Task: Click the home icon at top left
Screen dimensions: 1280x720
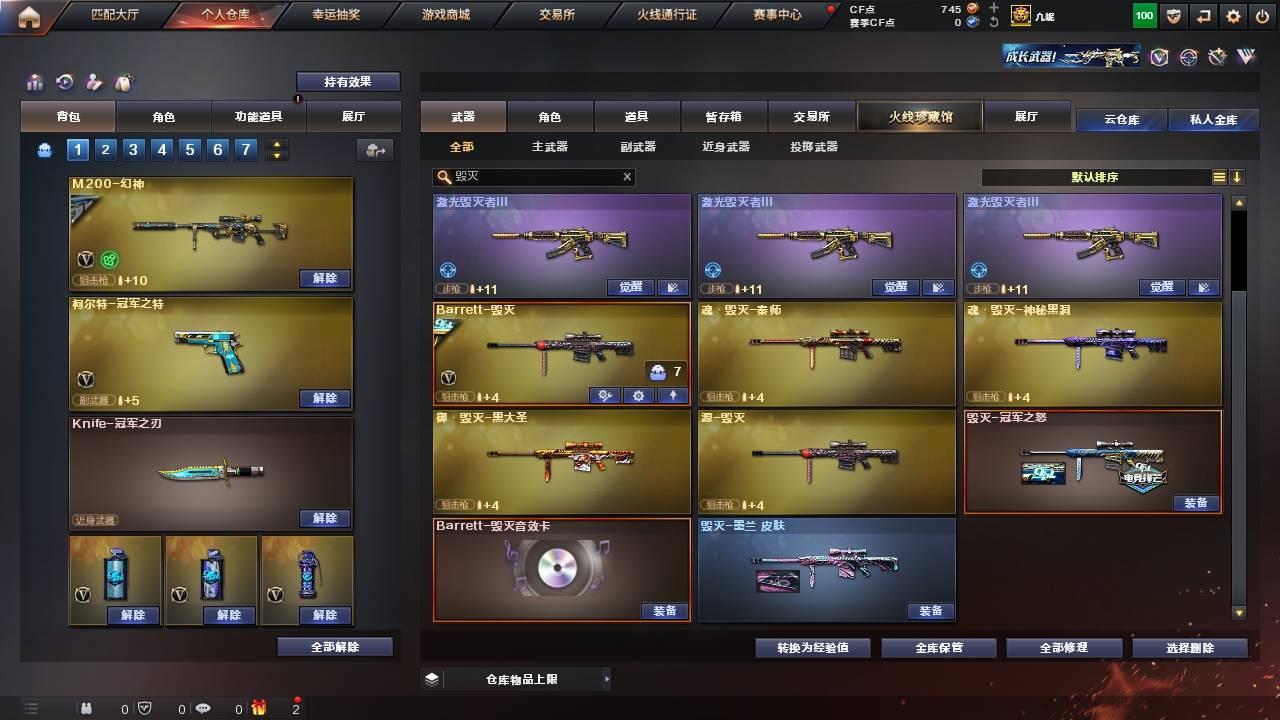Action: [x=27, y=15]
